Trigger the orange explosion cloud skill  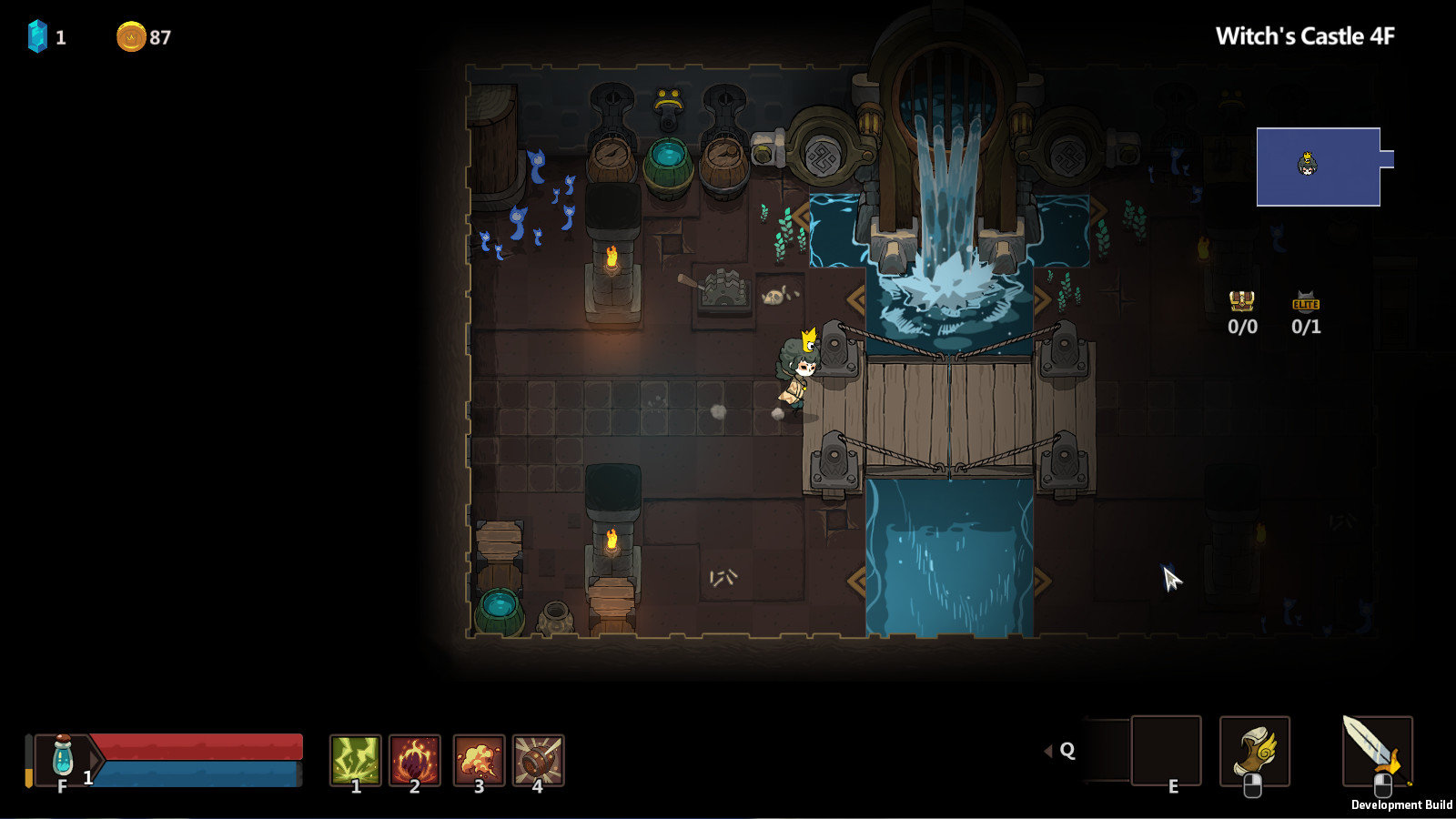coord(479,759)
